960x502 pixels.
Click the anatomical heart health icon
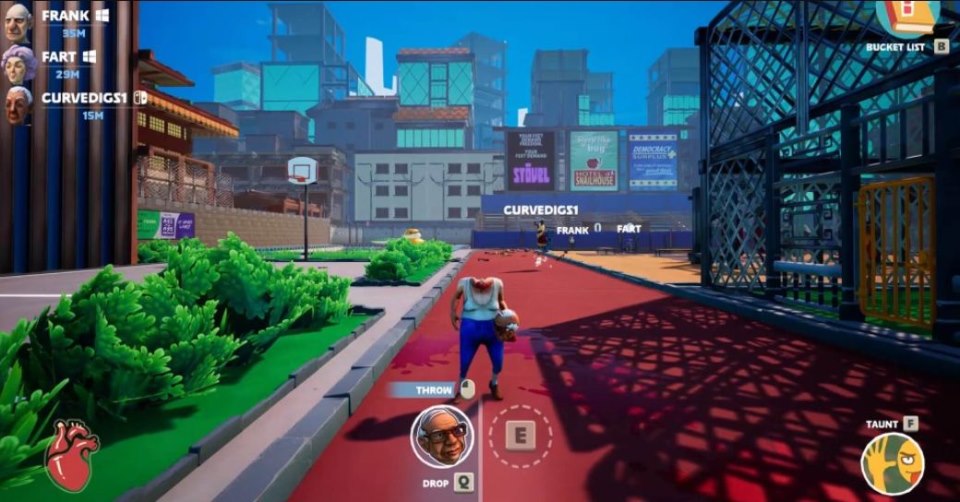pyautogui.click(x=71, y=454)
